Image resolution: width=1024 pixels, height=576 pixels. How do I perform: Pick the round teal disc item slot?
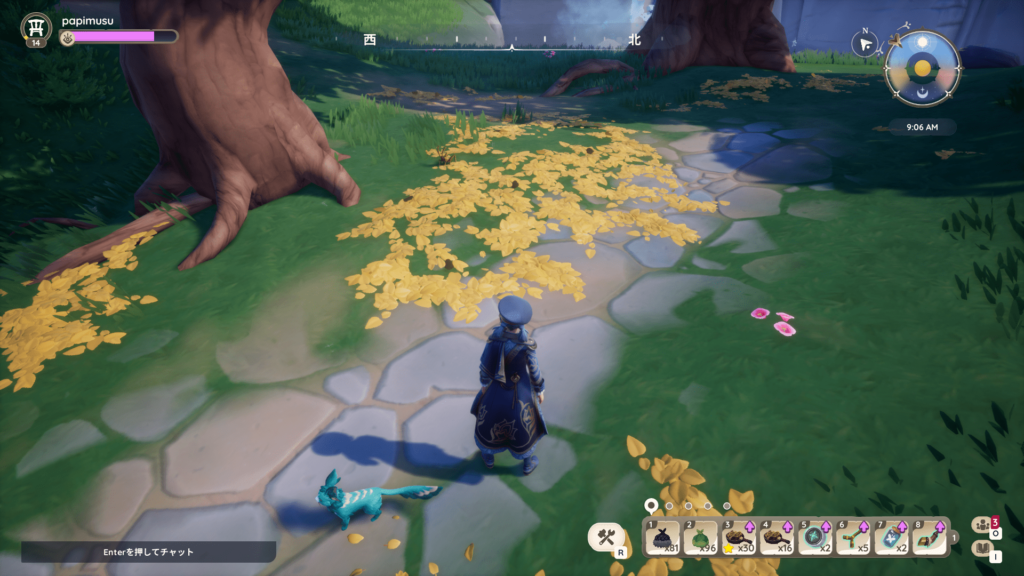pos(814,537)
